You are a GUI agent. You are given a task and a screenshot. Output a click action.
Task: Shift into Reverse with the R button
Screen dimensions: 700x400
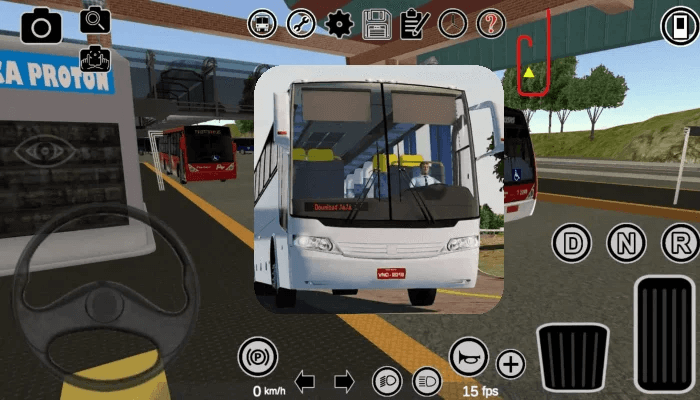coord(680,242)
